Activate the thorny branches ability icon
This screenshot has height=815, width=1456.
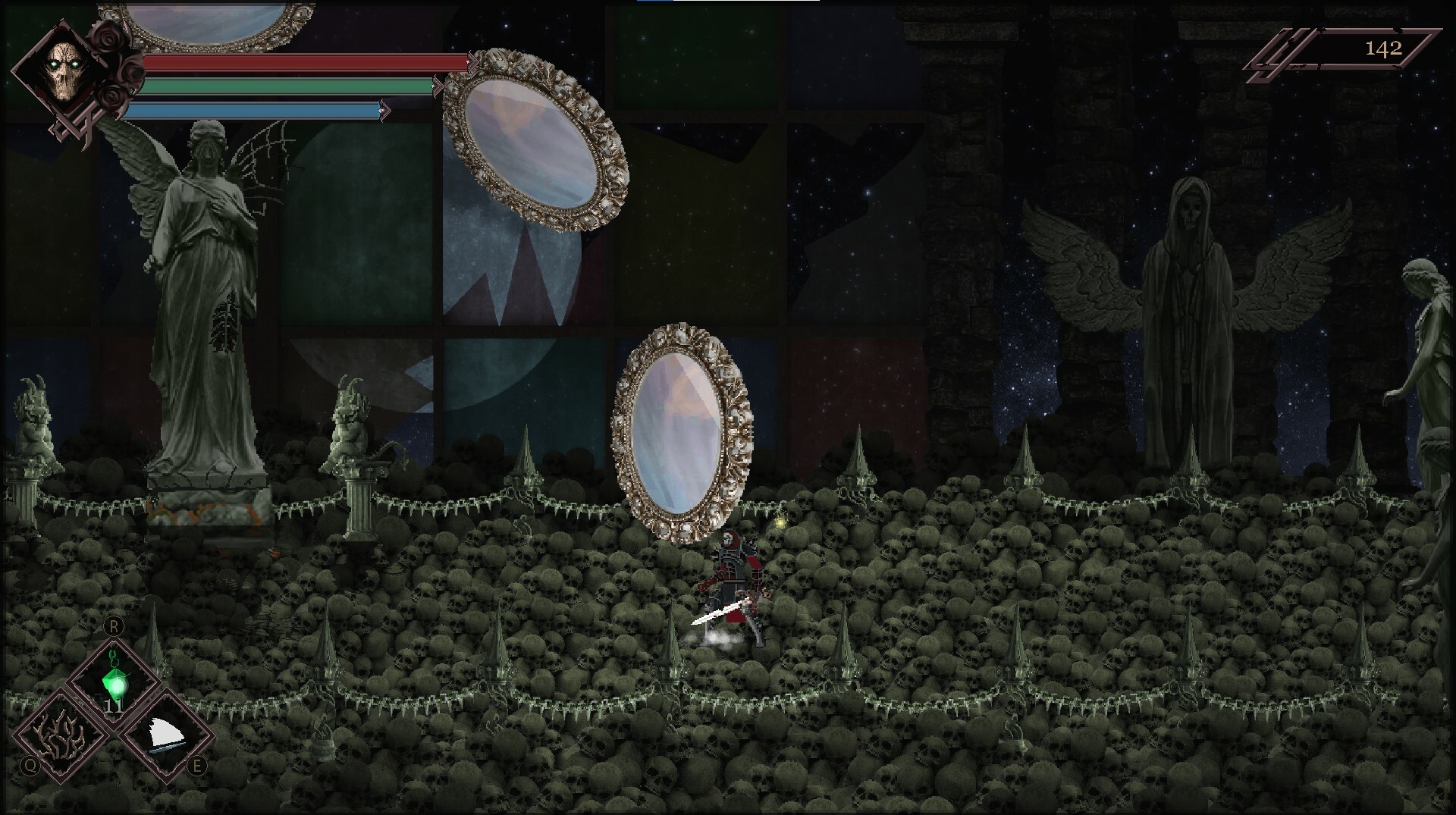(x=59, y=734)
